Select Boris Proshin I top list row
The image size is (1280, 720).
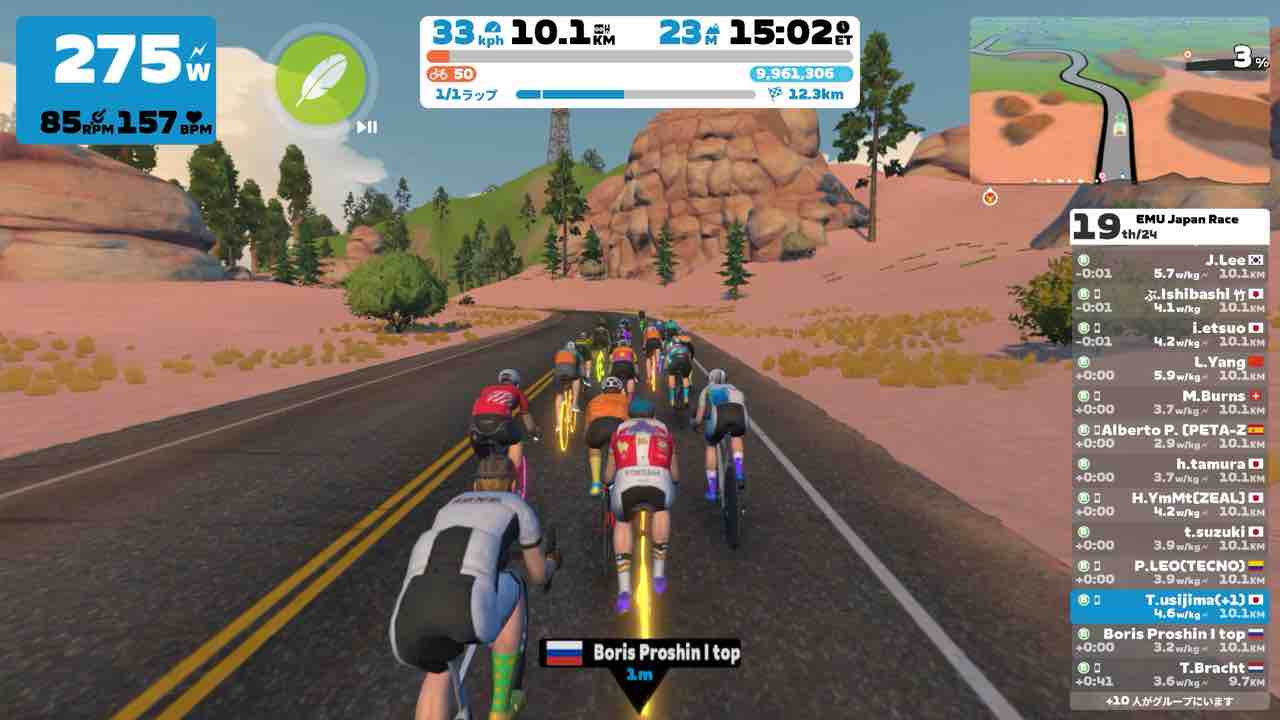(1169, 640)
